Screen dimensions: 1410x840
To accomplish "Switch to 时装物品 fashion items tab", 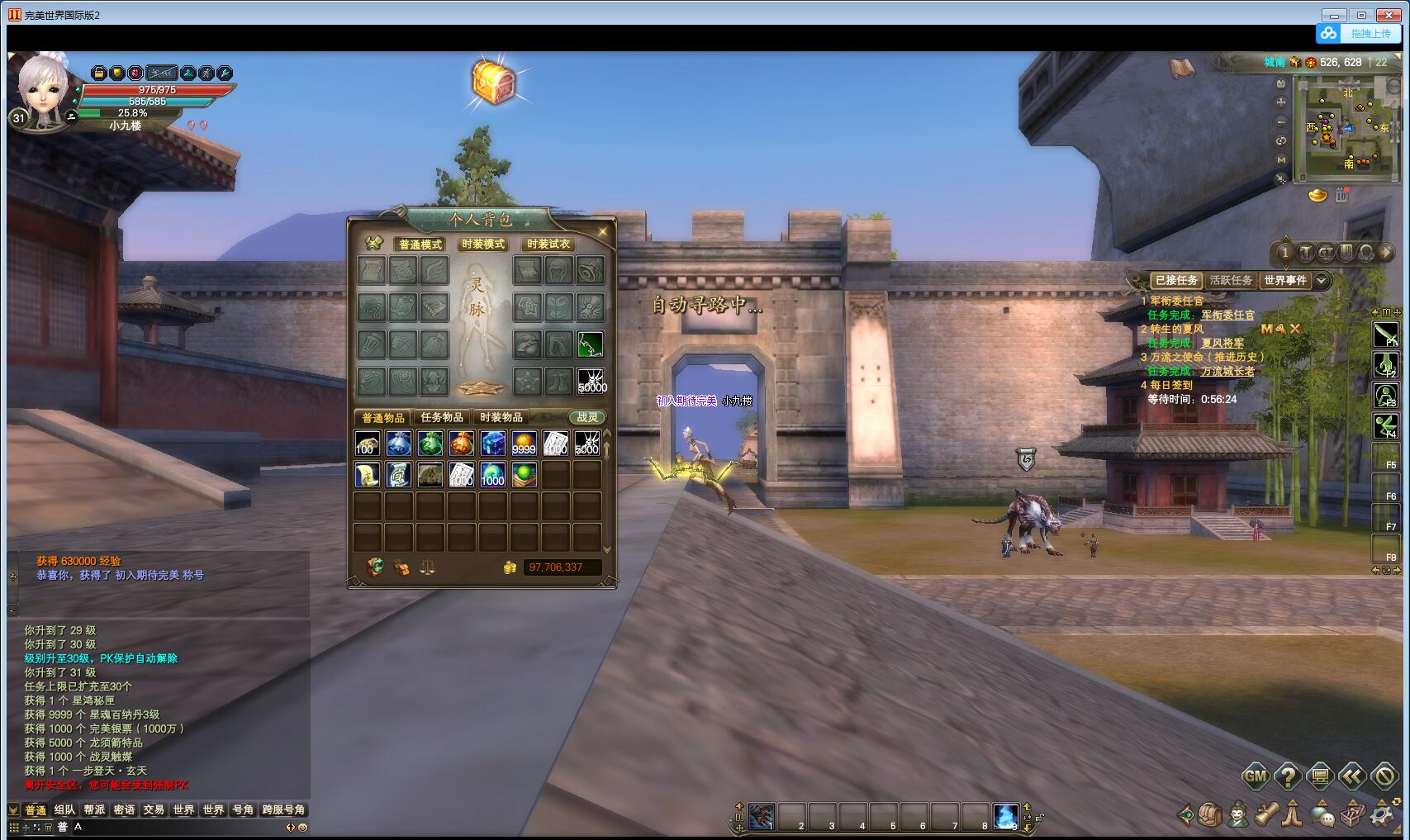I will pos(501,418).
